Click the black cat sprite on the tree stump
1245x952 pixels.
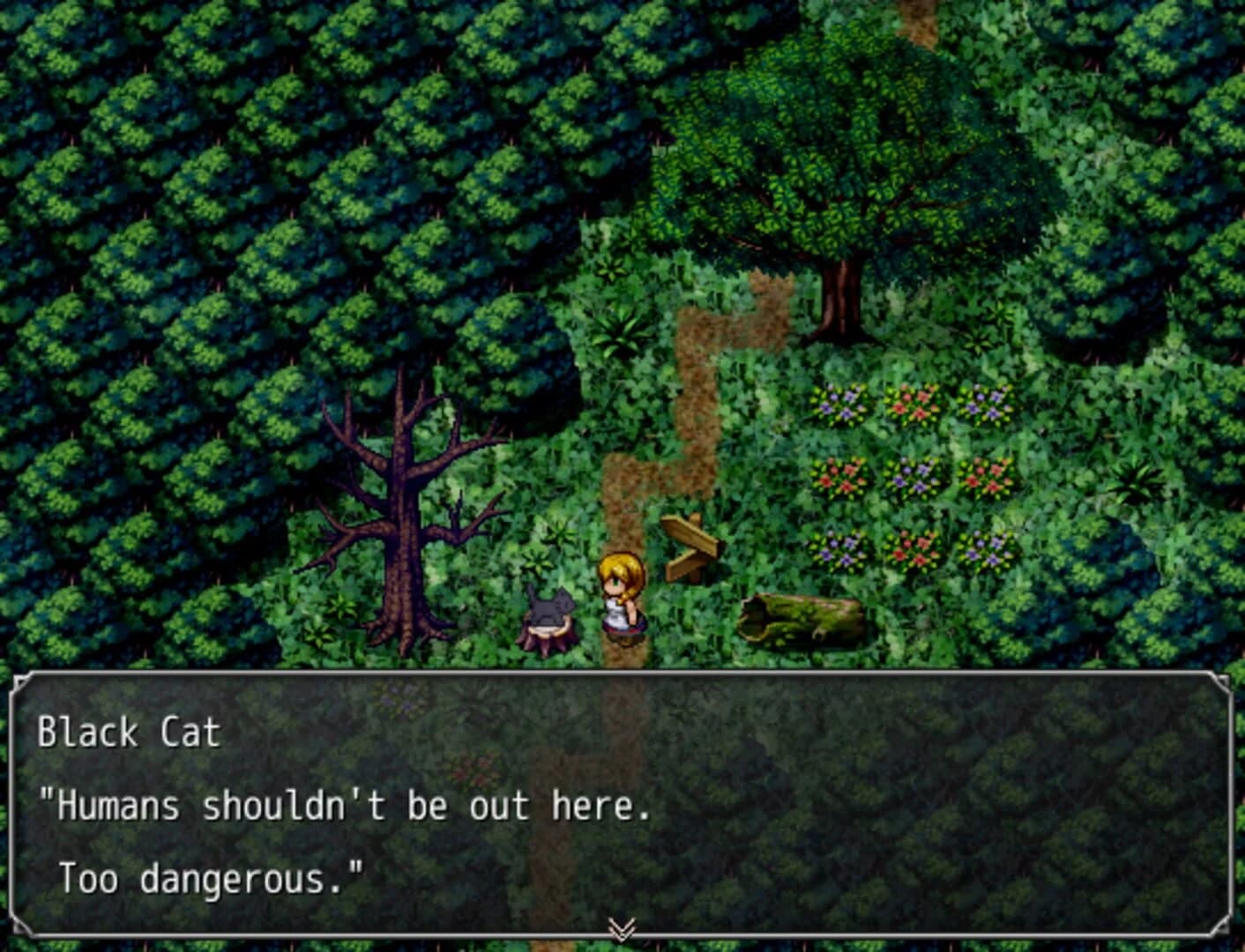click(x=550, y=606)
